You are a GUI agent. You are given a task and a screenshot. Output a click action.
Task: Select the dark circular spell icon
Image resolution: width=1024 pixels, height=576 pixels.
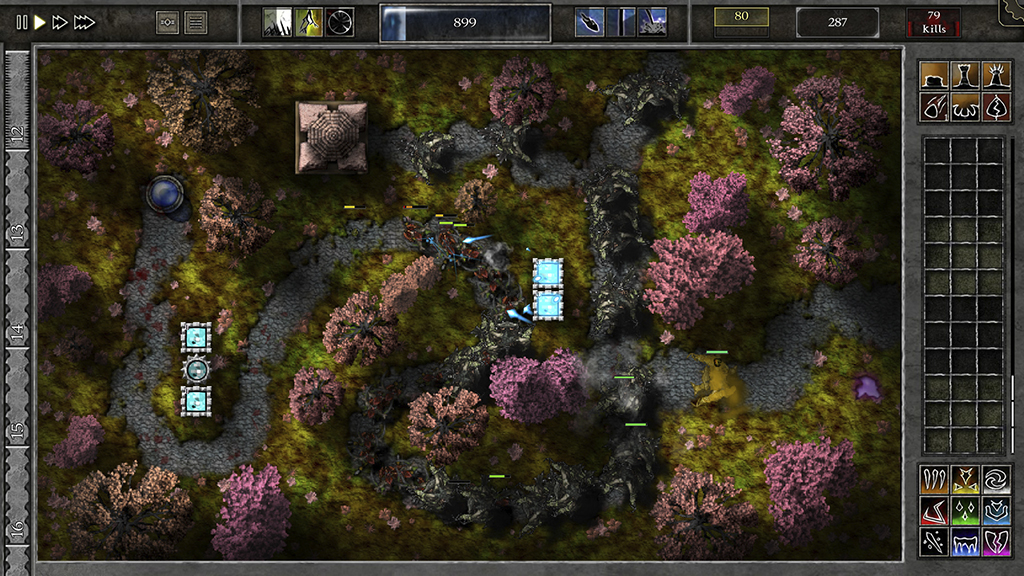[340, 22]
